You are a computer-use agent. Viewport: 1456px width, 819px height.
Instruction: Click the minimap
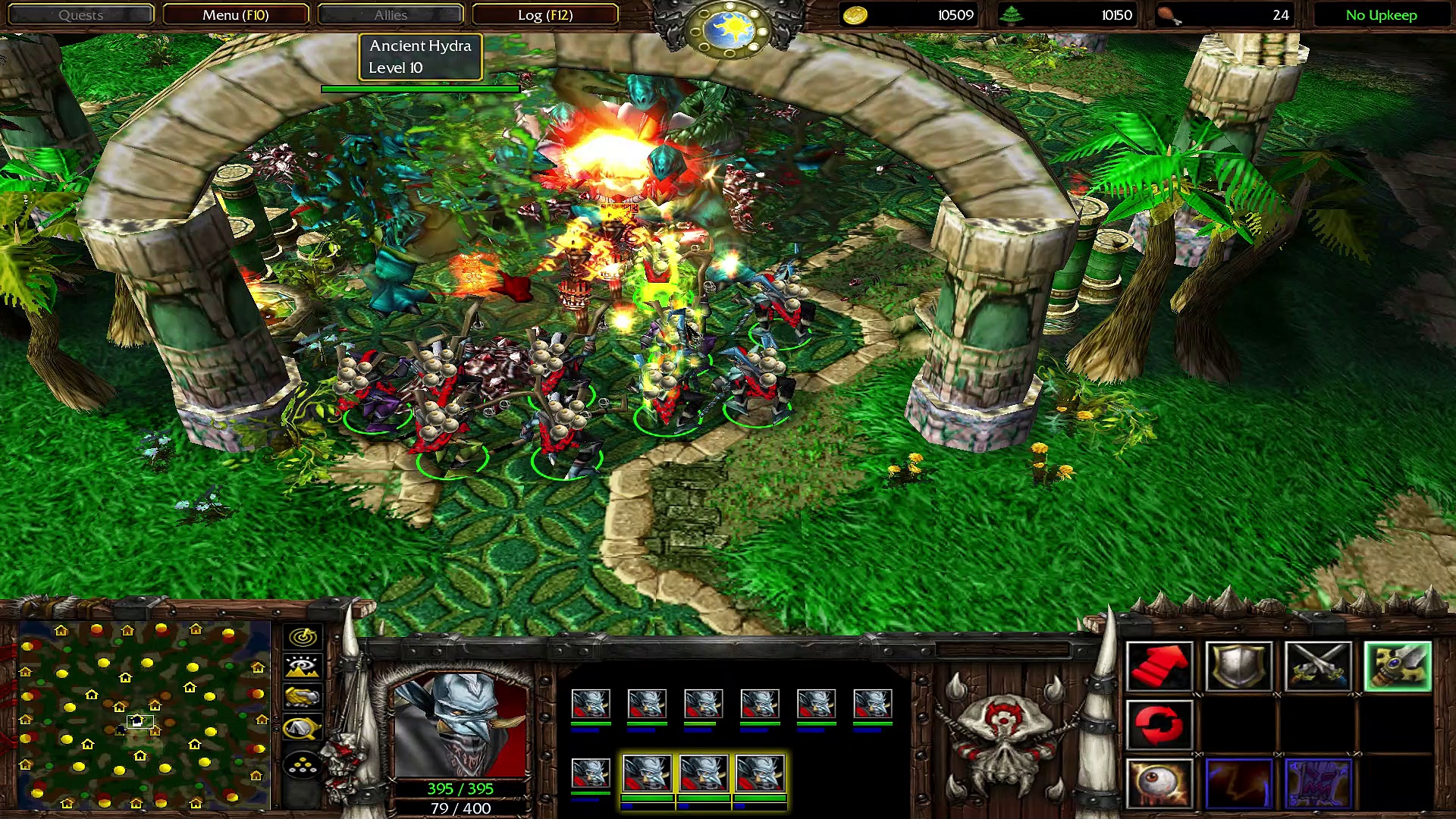pyautogui.click(x=144, y=714)
